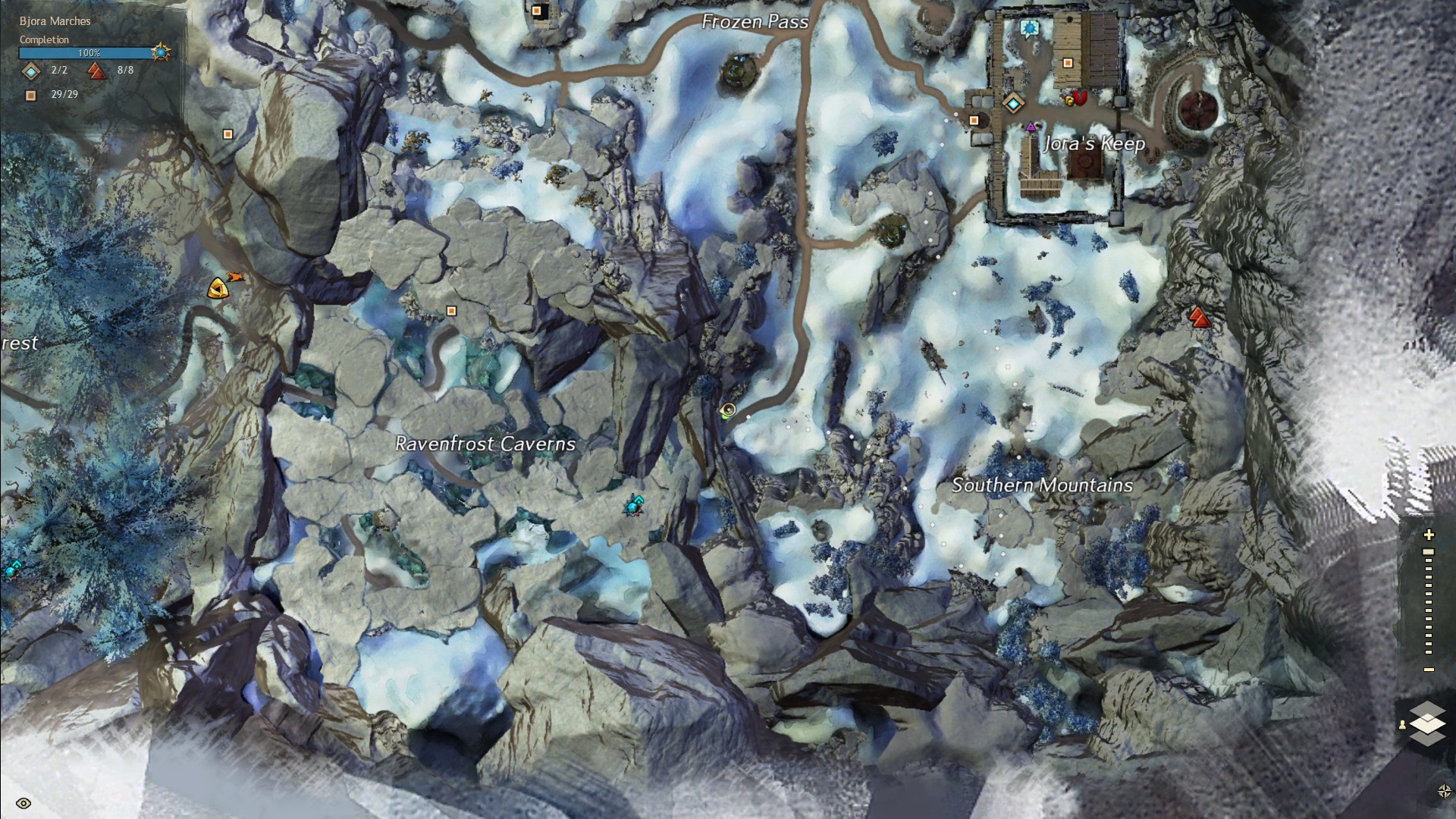Viewport: 1456px width, 819px height.
Task: Open the map floor layers selector
Action: pos(1427,723)
